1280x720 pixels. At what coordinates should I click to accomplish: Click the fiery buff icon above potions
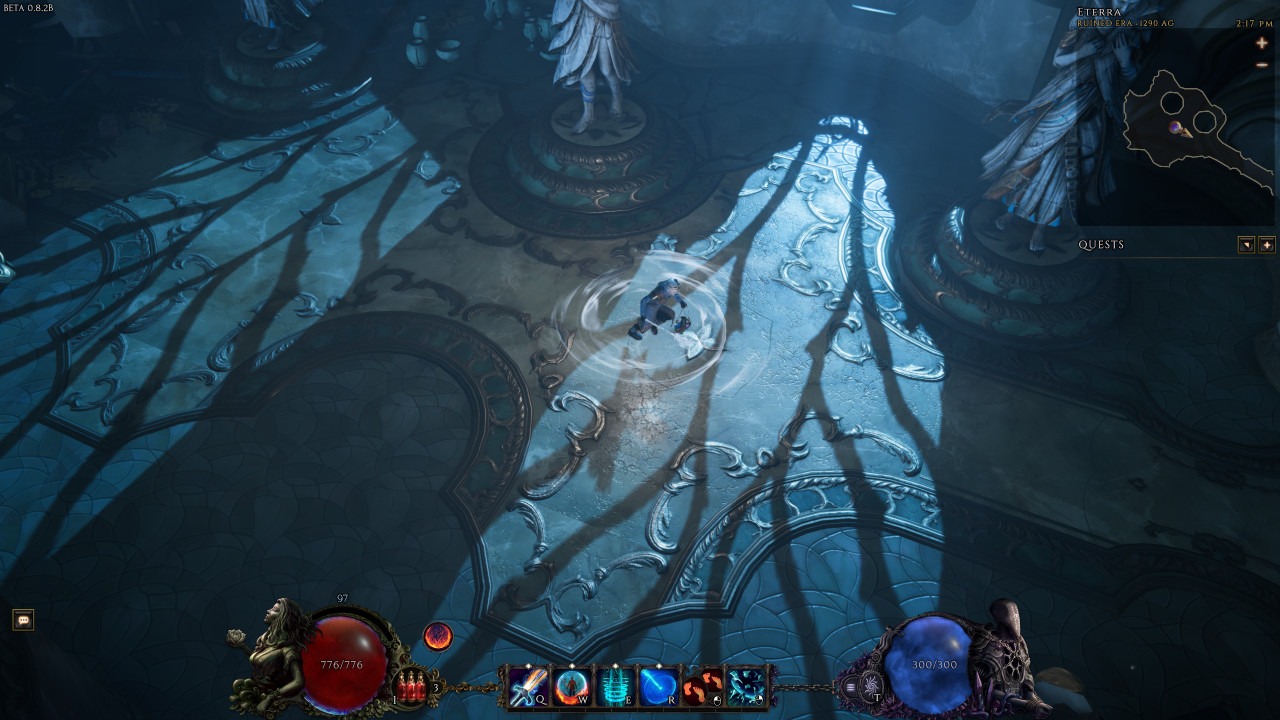pos(438,635)
